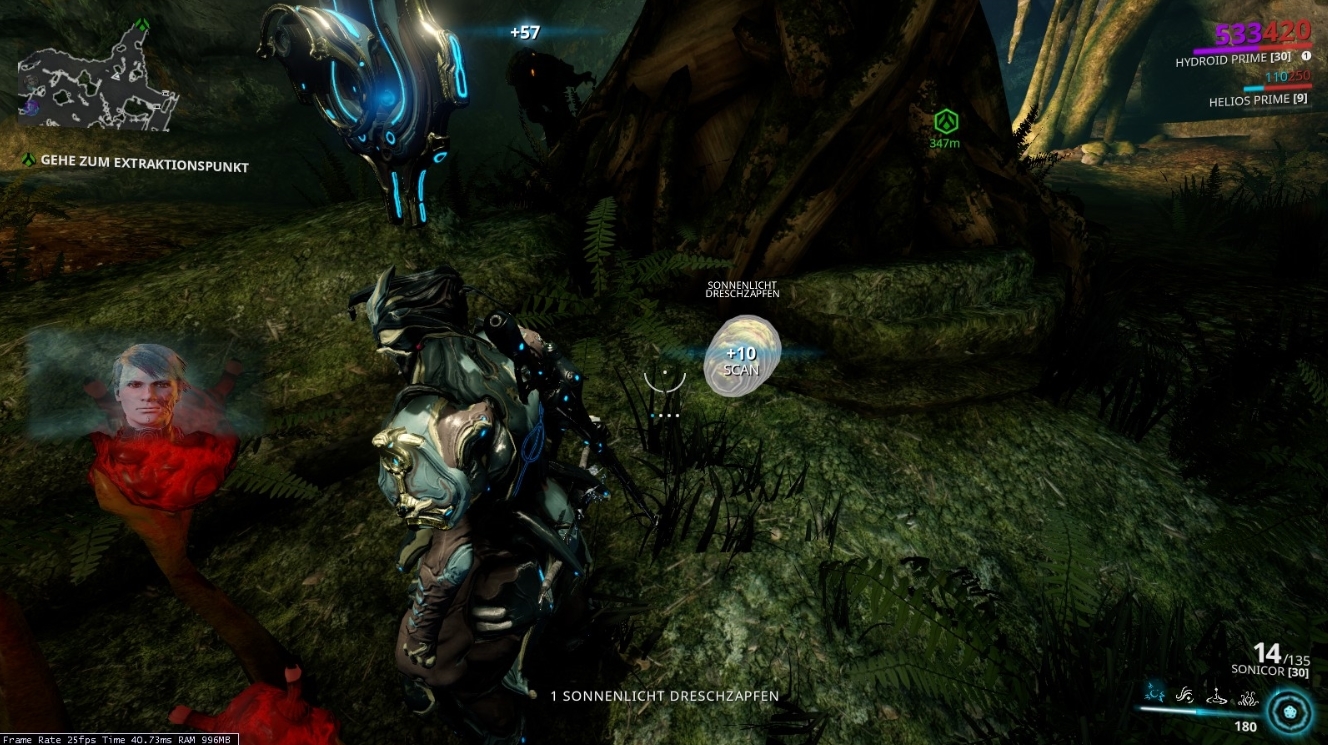Viewport: 1328px width, 745px height.
Task: Click the circled 1 indicator near Hydroid Prime
Action: pos(1307,56)
